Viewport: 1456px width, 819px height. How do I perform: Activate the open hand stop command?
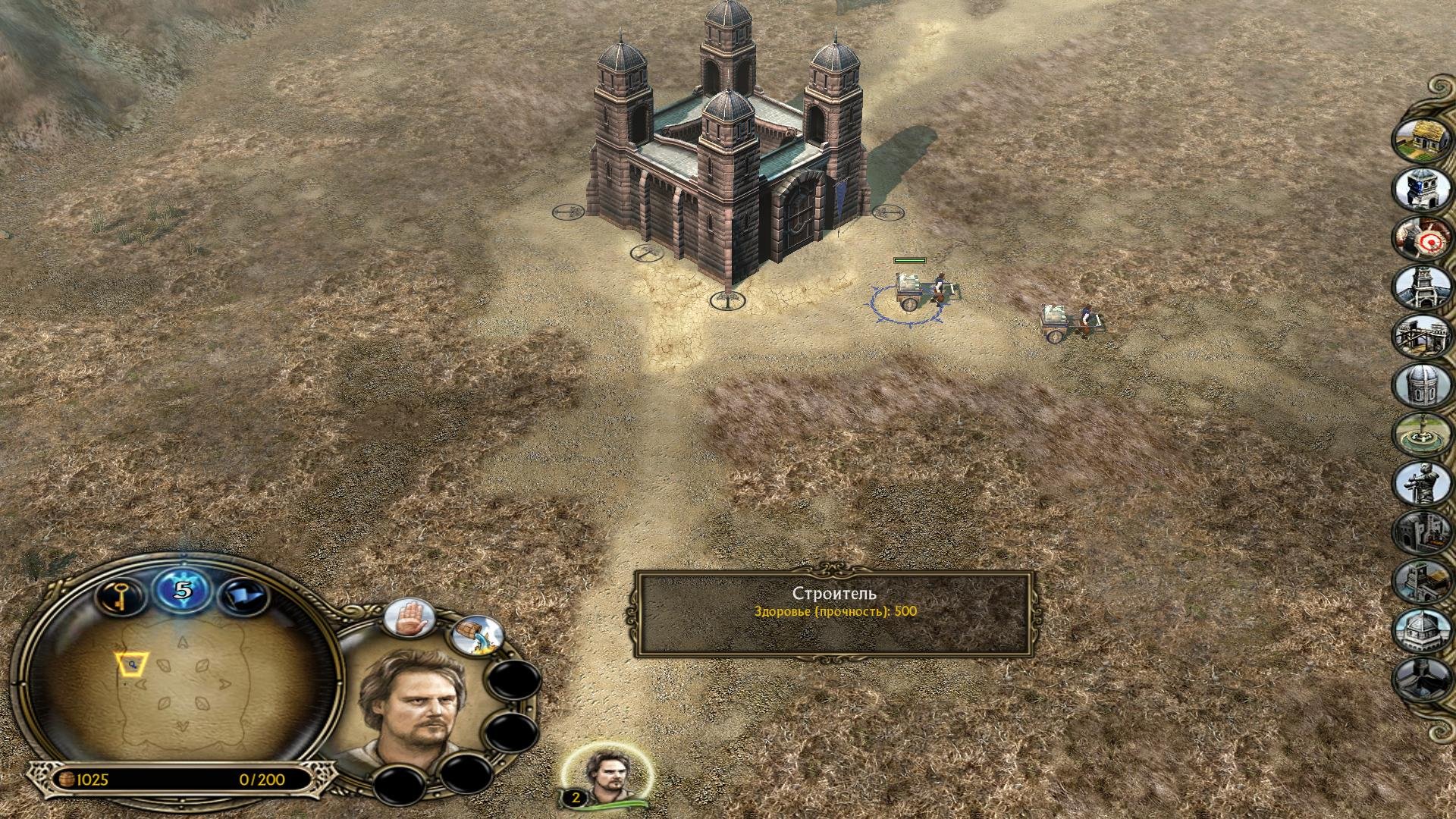[x=410, y=617]
